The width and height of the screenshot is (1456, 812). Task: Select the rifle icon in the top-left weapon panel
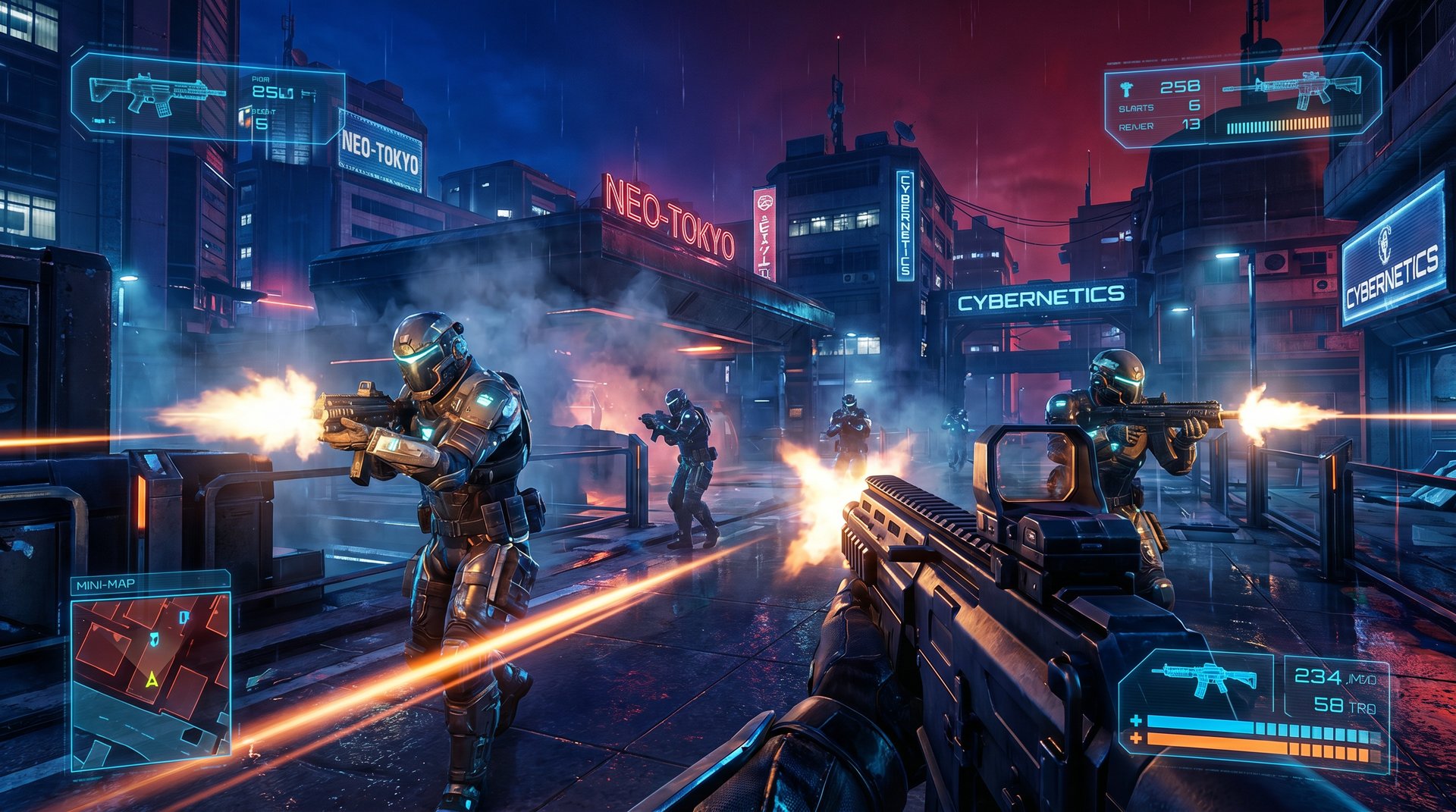pyautogui.click(x=157, y=94)
